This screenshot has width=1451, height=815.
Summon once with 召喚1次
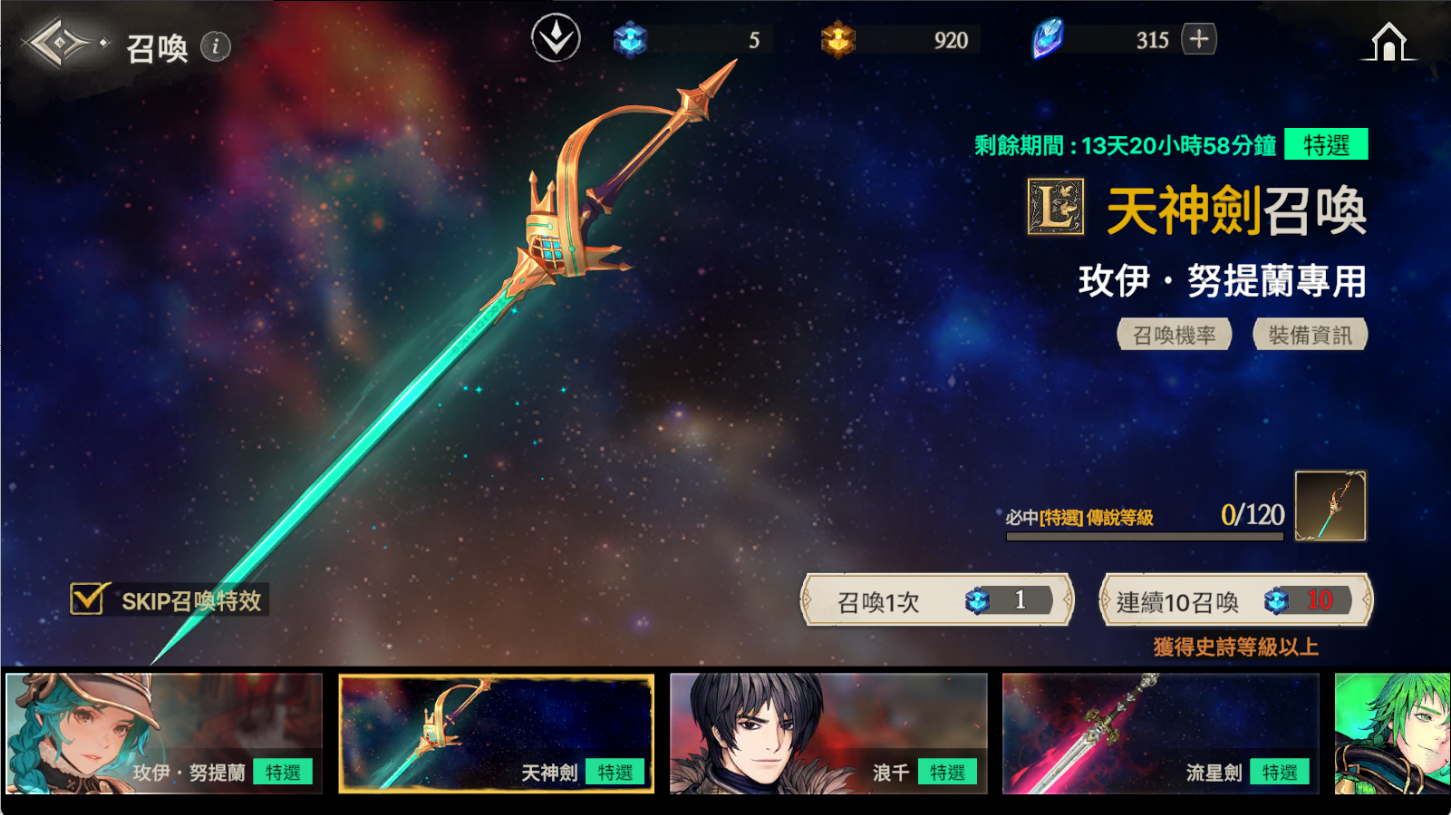937,600
